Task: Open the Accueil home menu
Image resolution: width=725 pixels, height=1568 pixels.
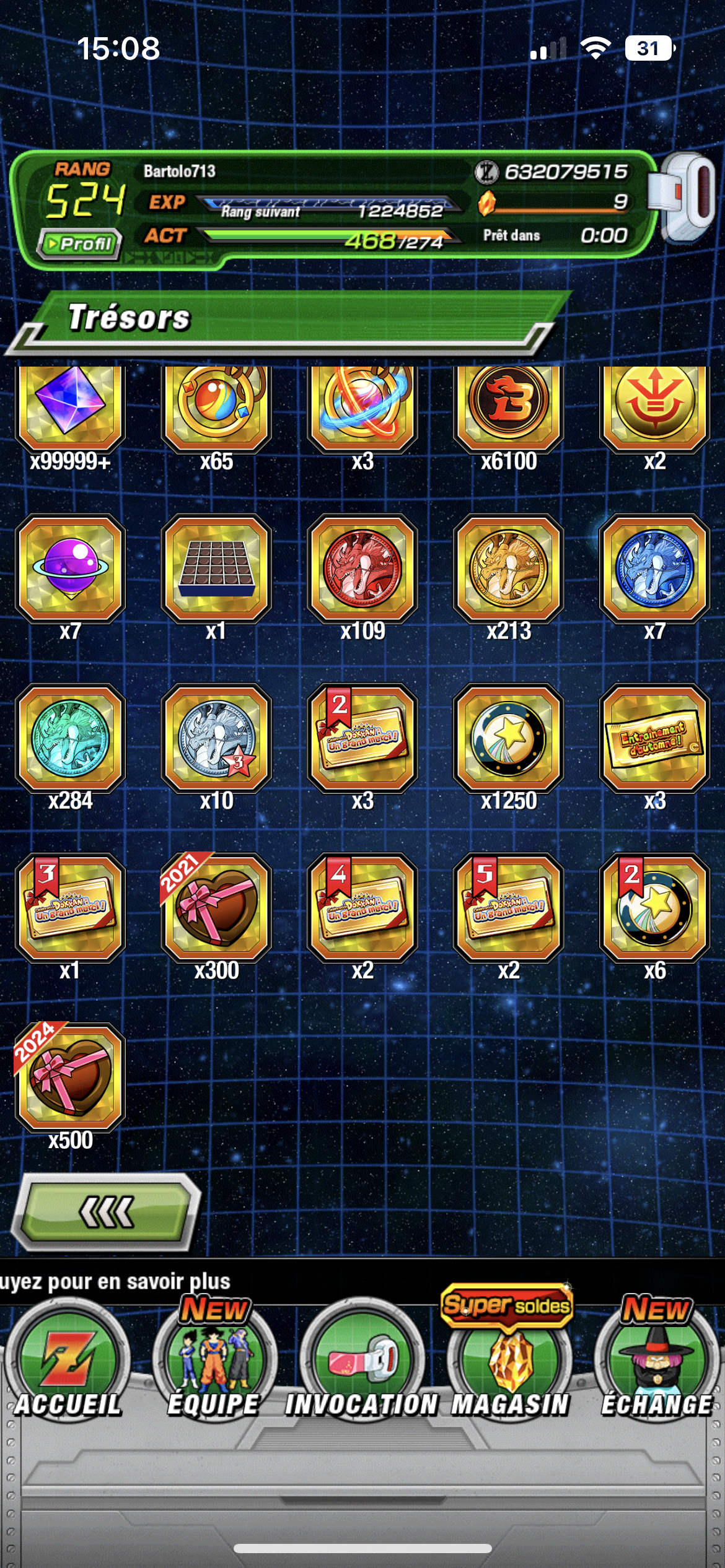Action: (68, 1362)
